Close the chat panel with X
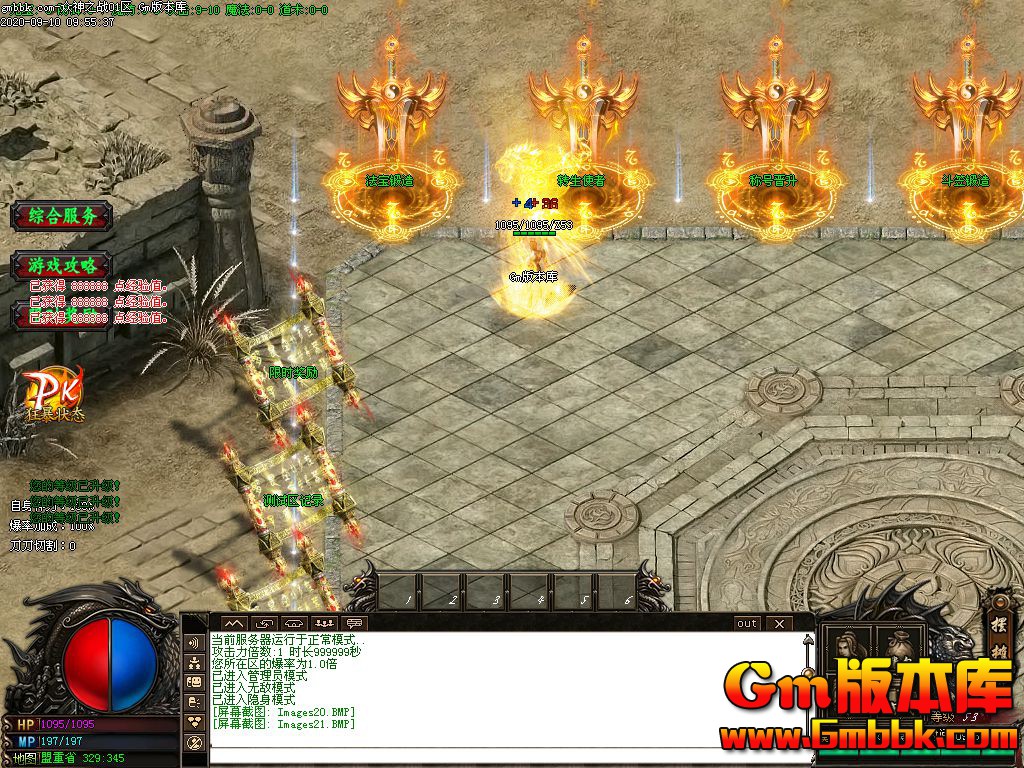 point(779,623)
